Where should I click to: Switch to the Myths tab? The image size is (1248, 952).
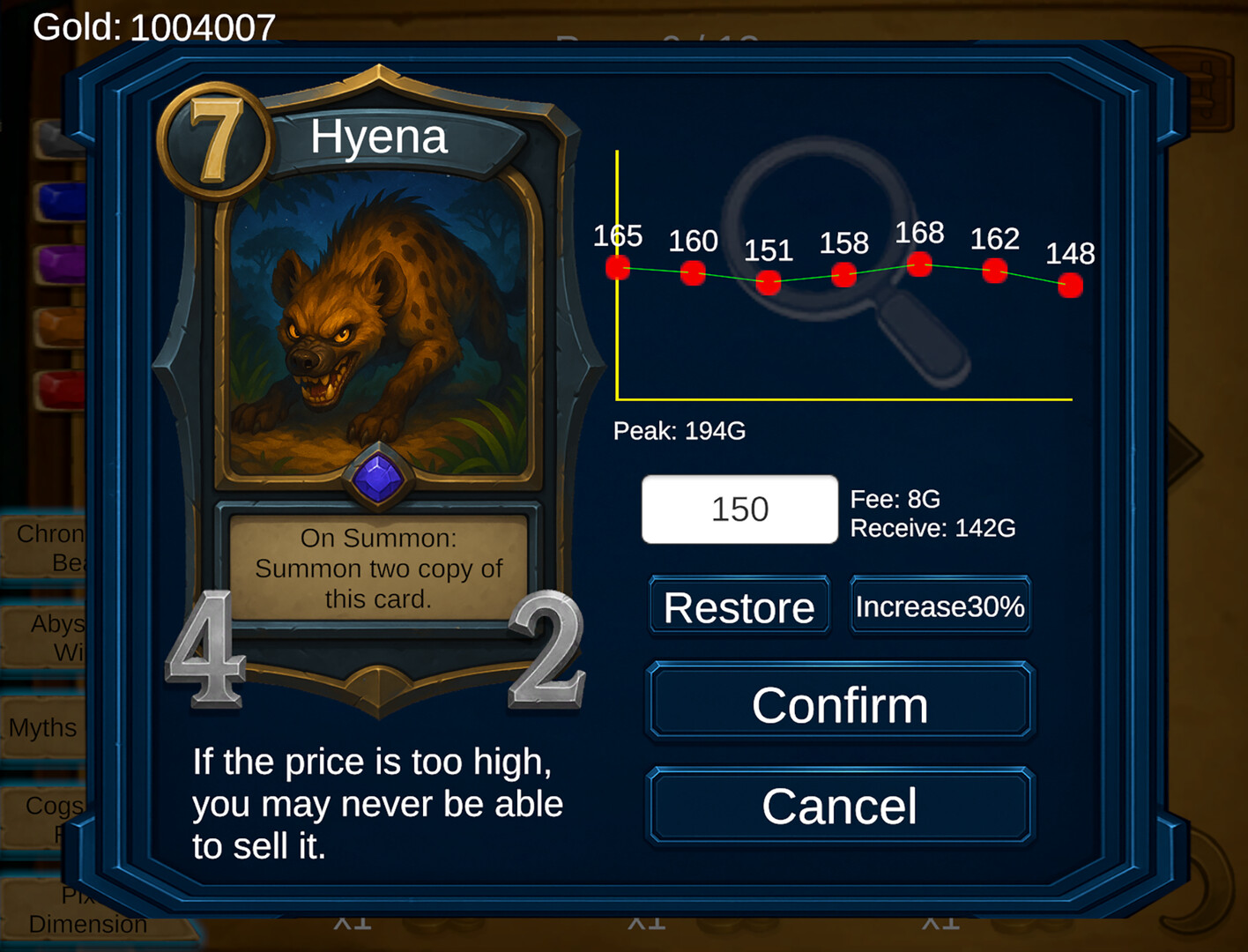(42, 728)
